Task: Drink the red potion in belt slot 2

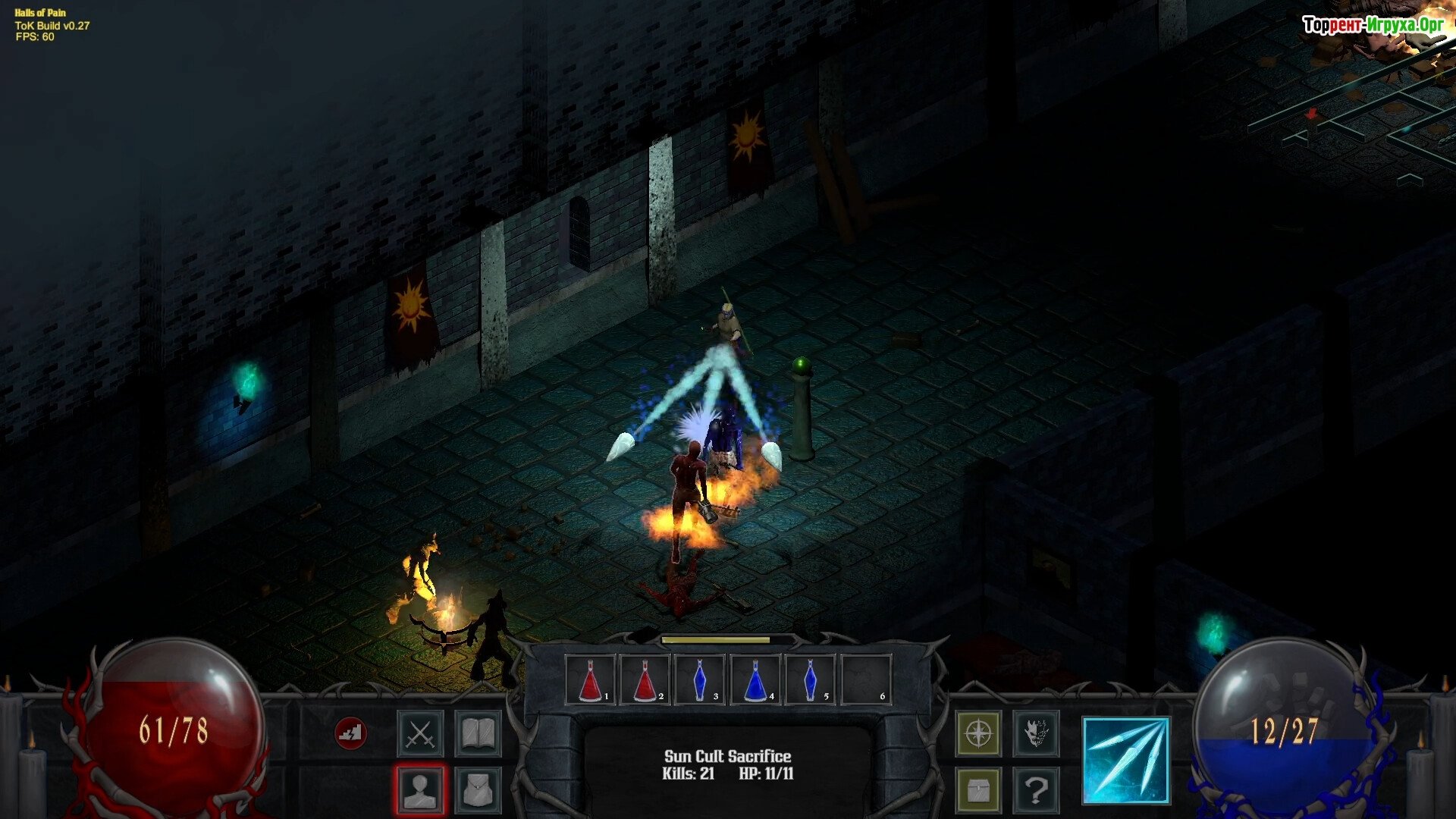Action: pos(645,679)
